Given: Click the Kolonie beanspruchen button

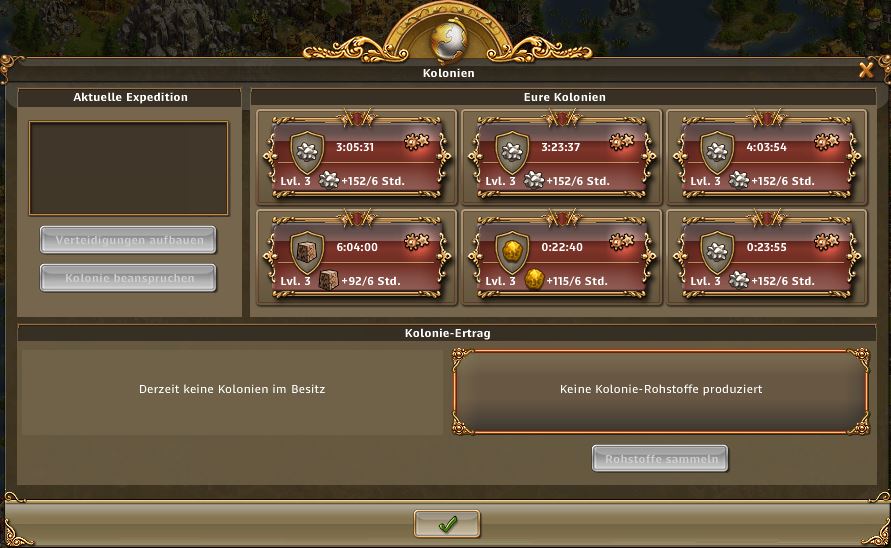Looking at the screenshot, I should pyautogui.click(x=129, y=278).
